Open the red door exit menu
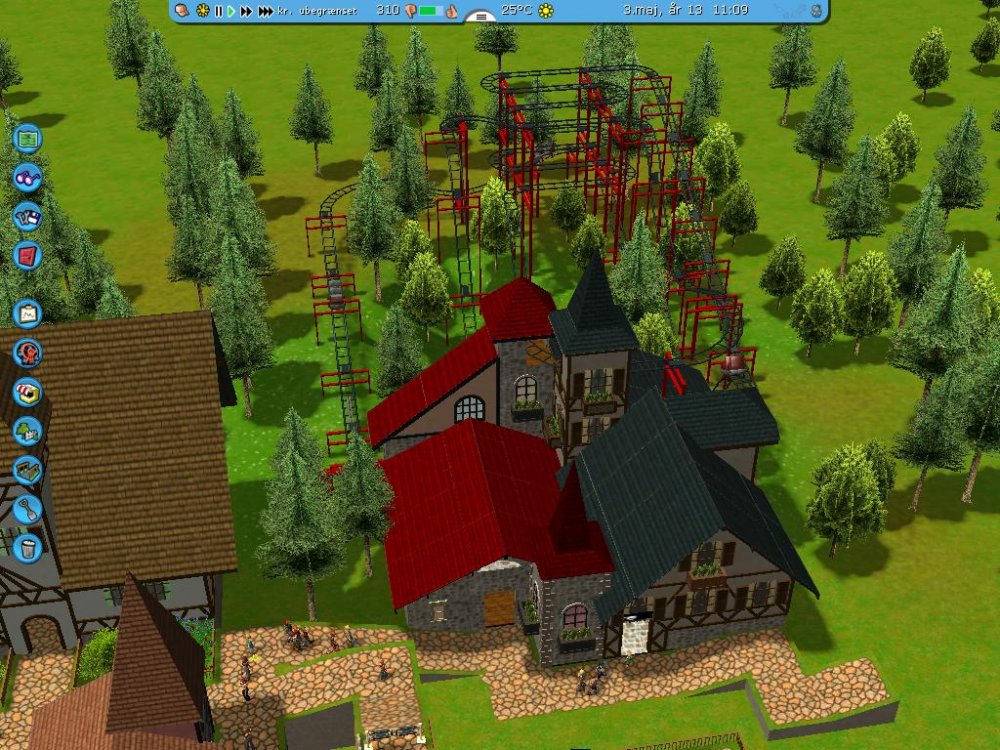The image size is (1000, 750). click(x=27, y=255)
